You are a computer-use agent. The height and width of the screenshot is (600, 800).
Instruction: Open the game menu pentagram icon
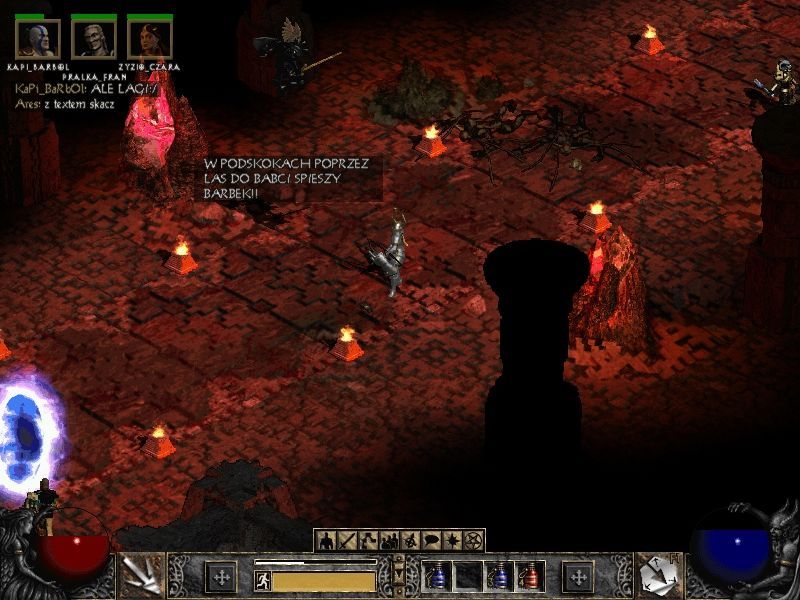pyautogui.click(x=474, y=541)
